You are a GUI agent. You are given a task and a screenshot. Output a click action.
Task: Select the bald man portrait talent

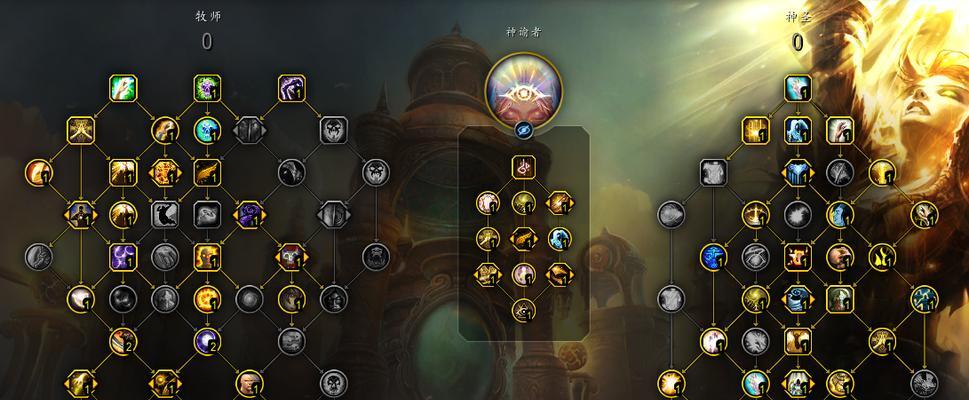[x=249, y=382]
